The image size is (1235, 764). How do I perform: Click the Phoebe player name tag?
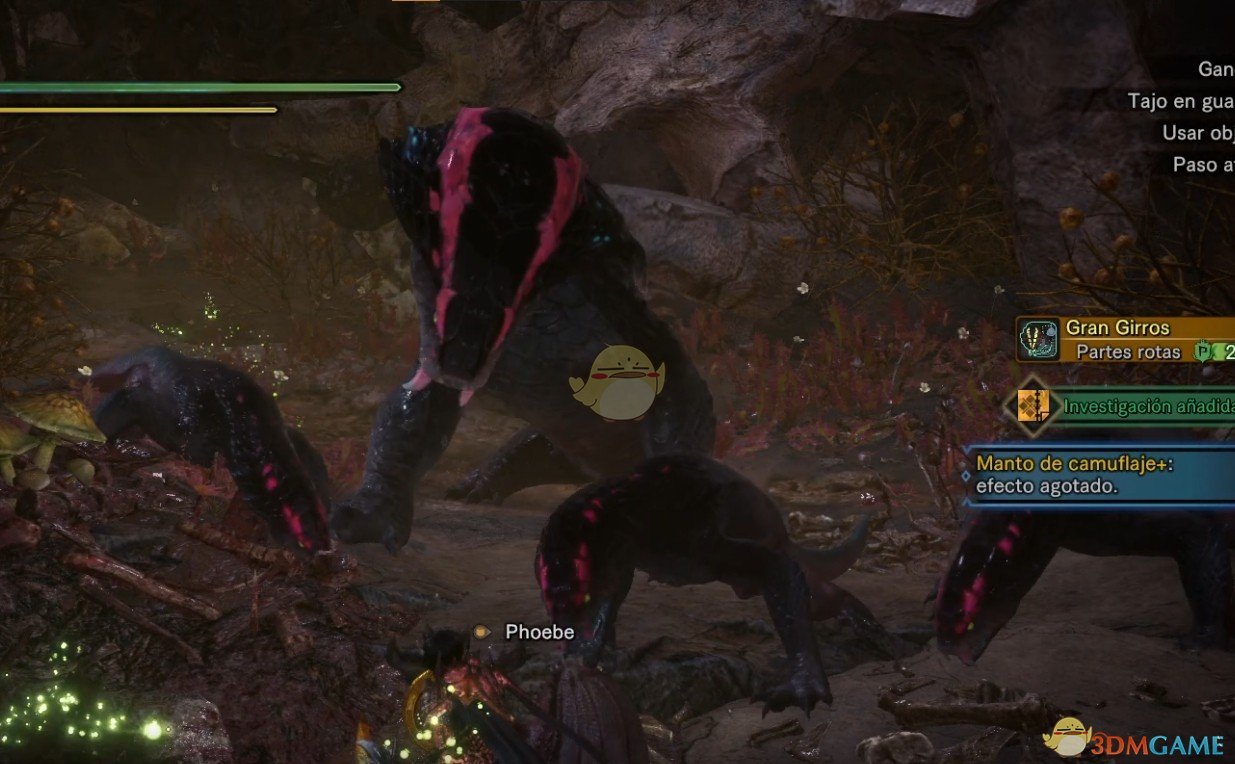pyautogui.click(x=539, y=631)
